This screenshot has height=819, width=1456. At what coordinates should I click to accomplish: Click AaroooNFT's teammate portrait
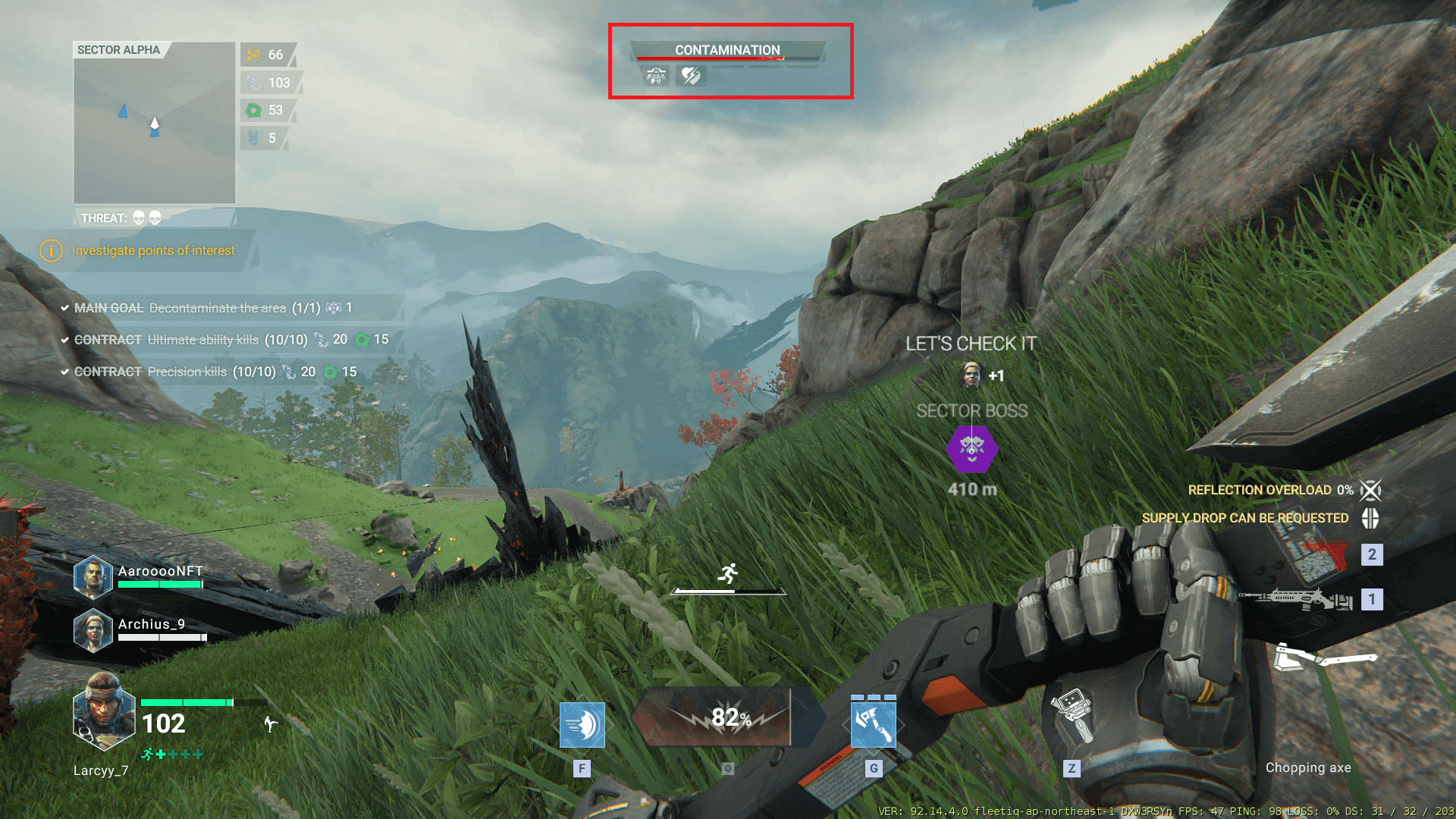tap(93, 578)
